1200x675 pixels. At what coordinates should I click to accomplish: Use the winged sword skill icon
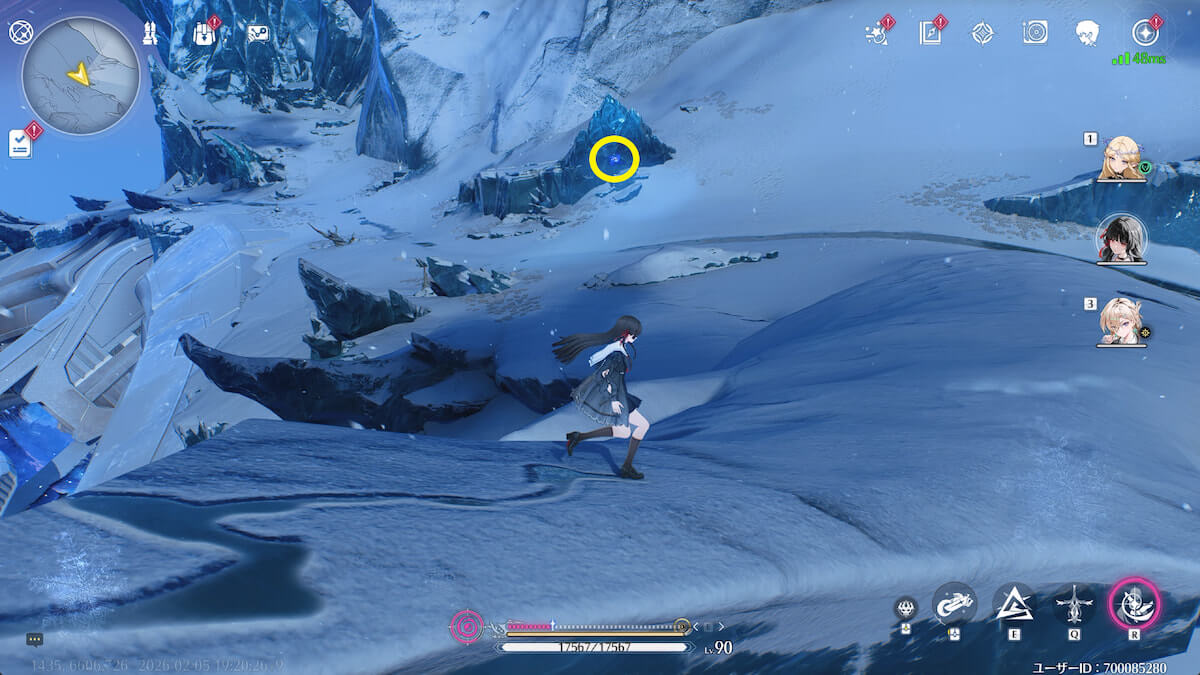point(1074,603)
